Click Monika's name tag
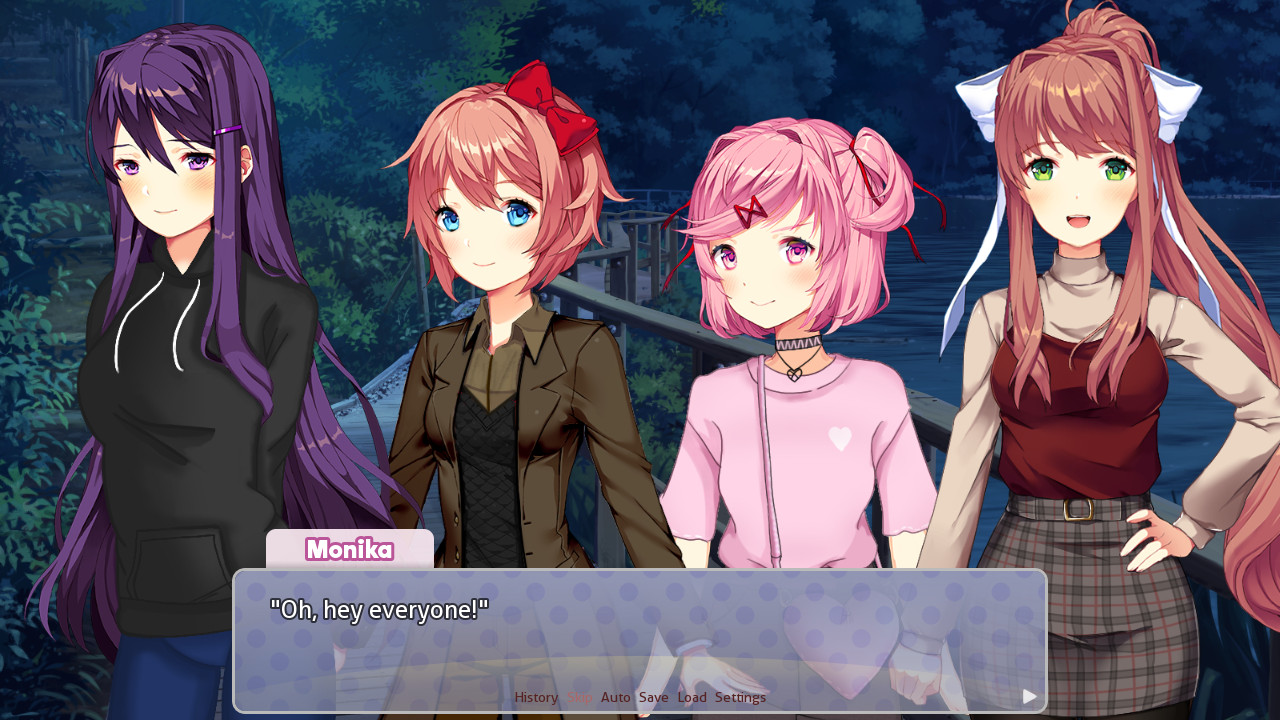The height and width of the screenshot is (720, 1280). pyautogui.click(x=349, y=550)
